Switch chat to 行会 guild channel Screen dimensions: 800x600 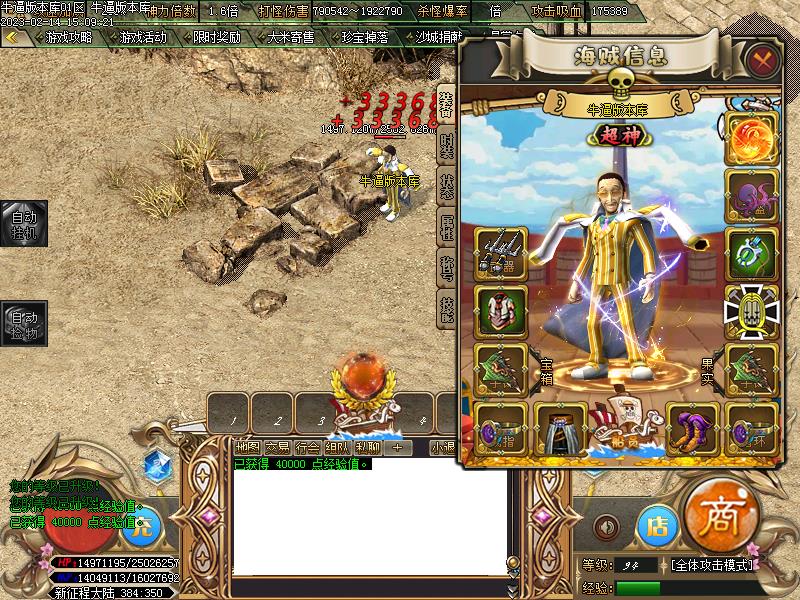(x=308, y=447)
